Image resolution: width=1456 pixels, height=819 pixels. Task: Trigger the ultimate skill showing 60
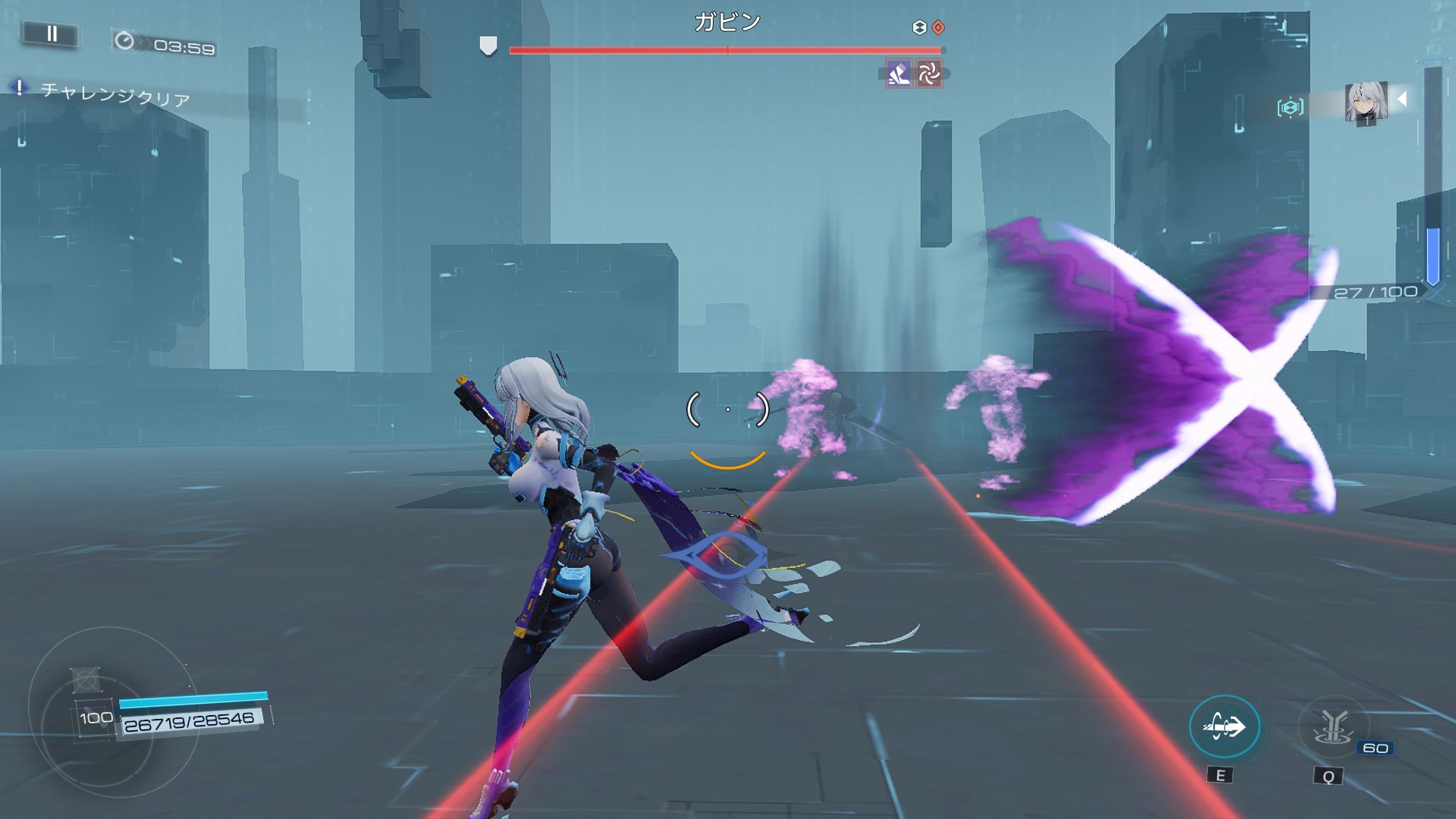click(x=1332, y=728)
